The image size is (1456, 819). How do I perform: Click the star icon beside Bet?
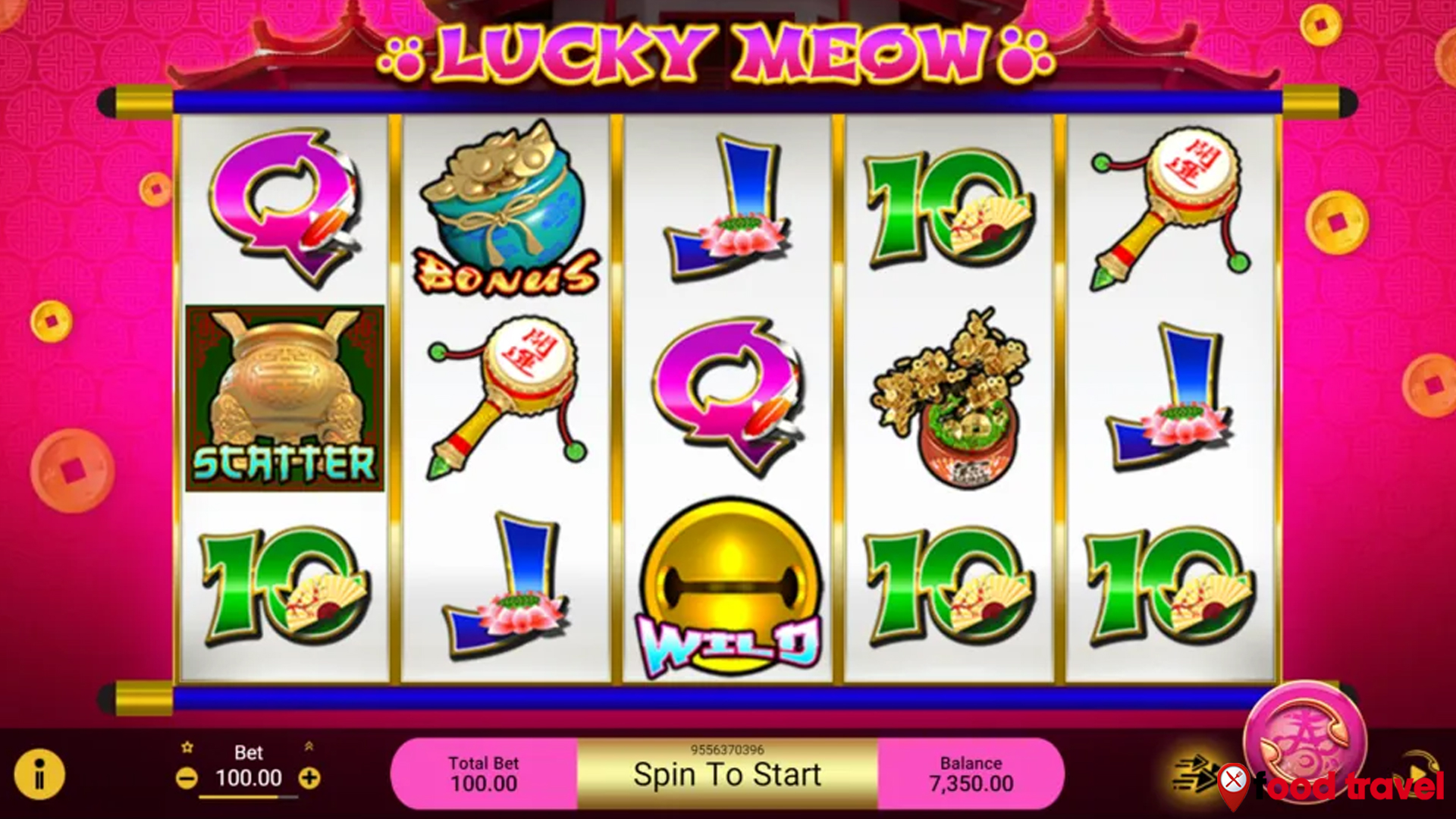[x=187, y=747]
